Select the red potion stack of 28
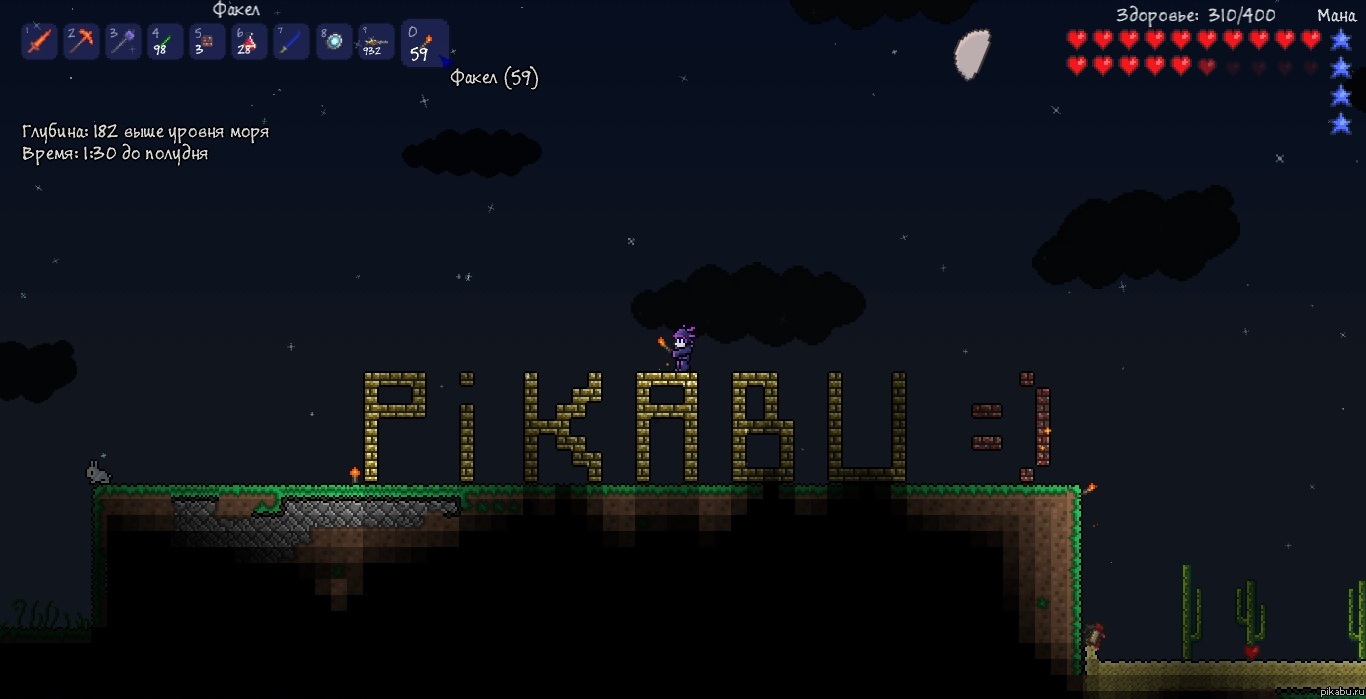 (x=249, y=42)
